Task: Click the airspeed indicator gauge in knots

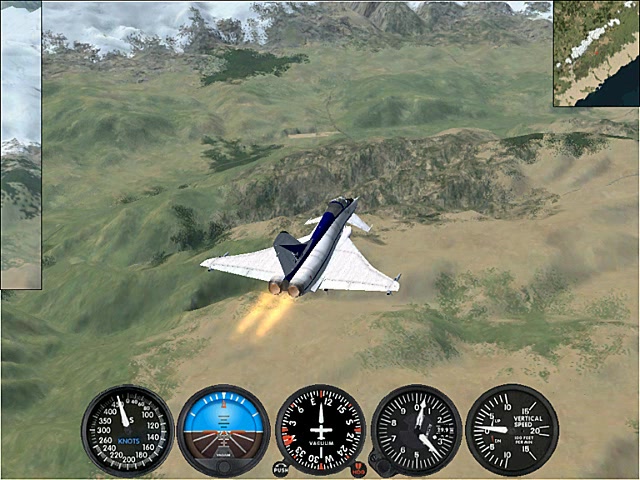Action: pos(127,430)
